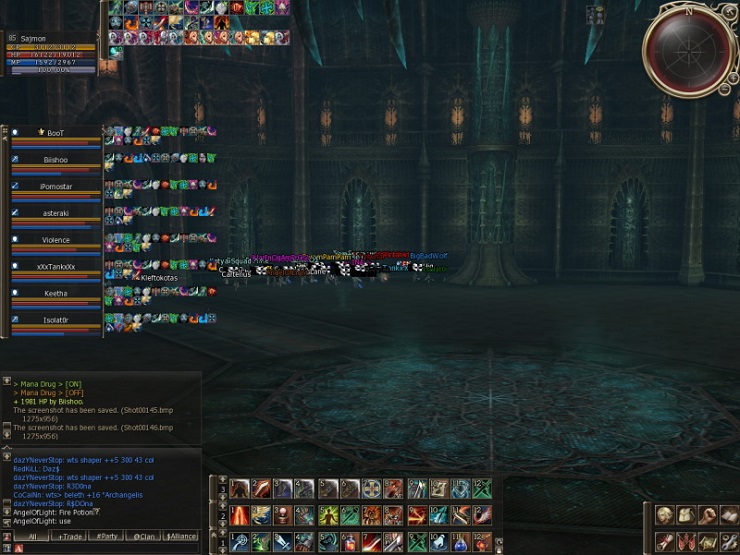Screen dimensions: 740x555
Task: Switch to the All chat tab
Action: point(32,537)
